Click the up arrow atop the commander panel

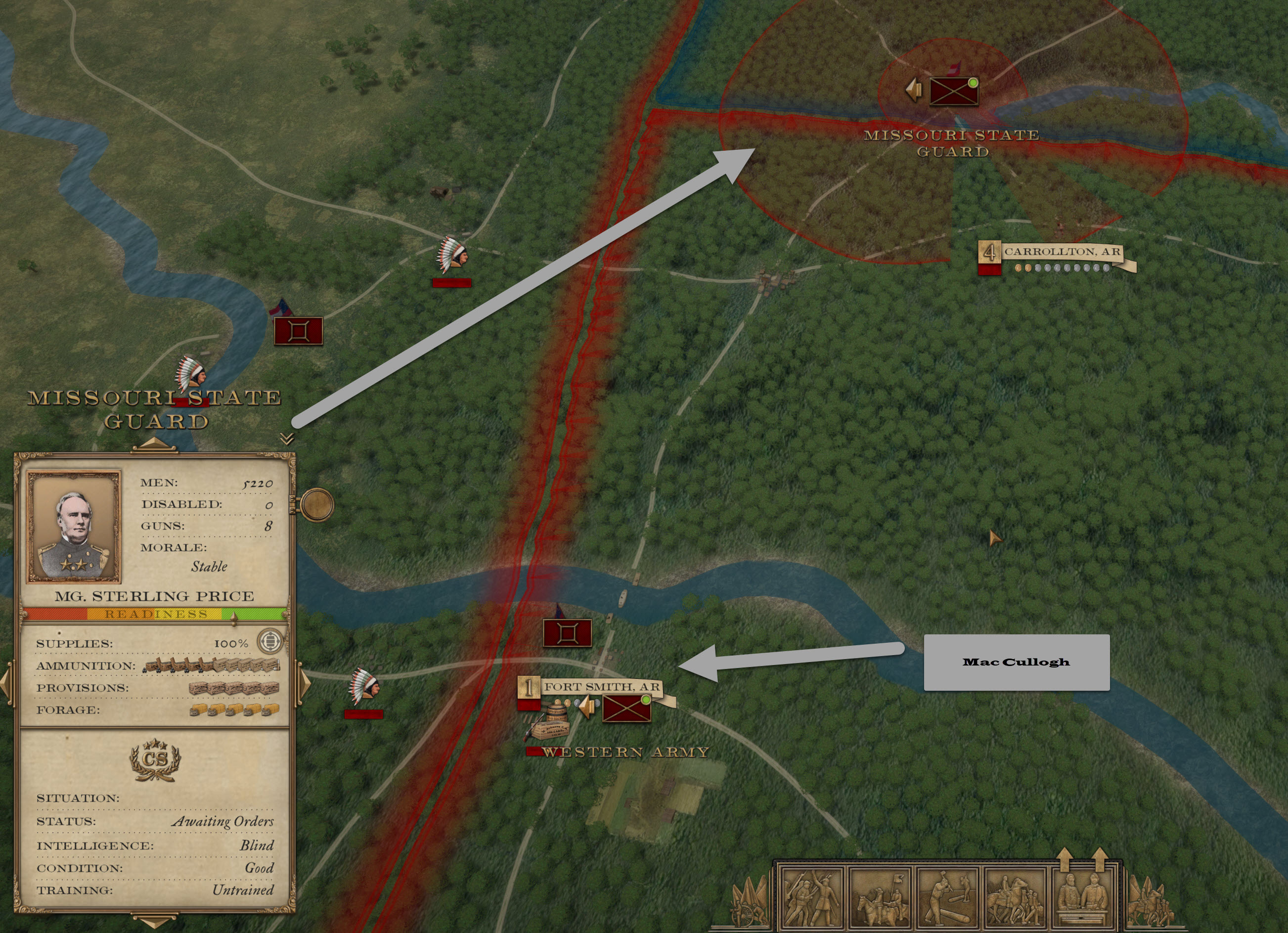pos(154,444)
